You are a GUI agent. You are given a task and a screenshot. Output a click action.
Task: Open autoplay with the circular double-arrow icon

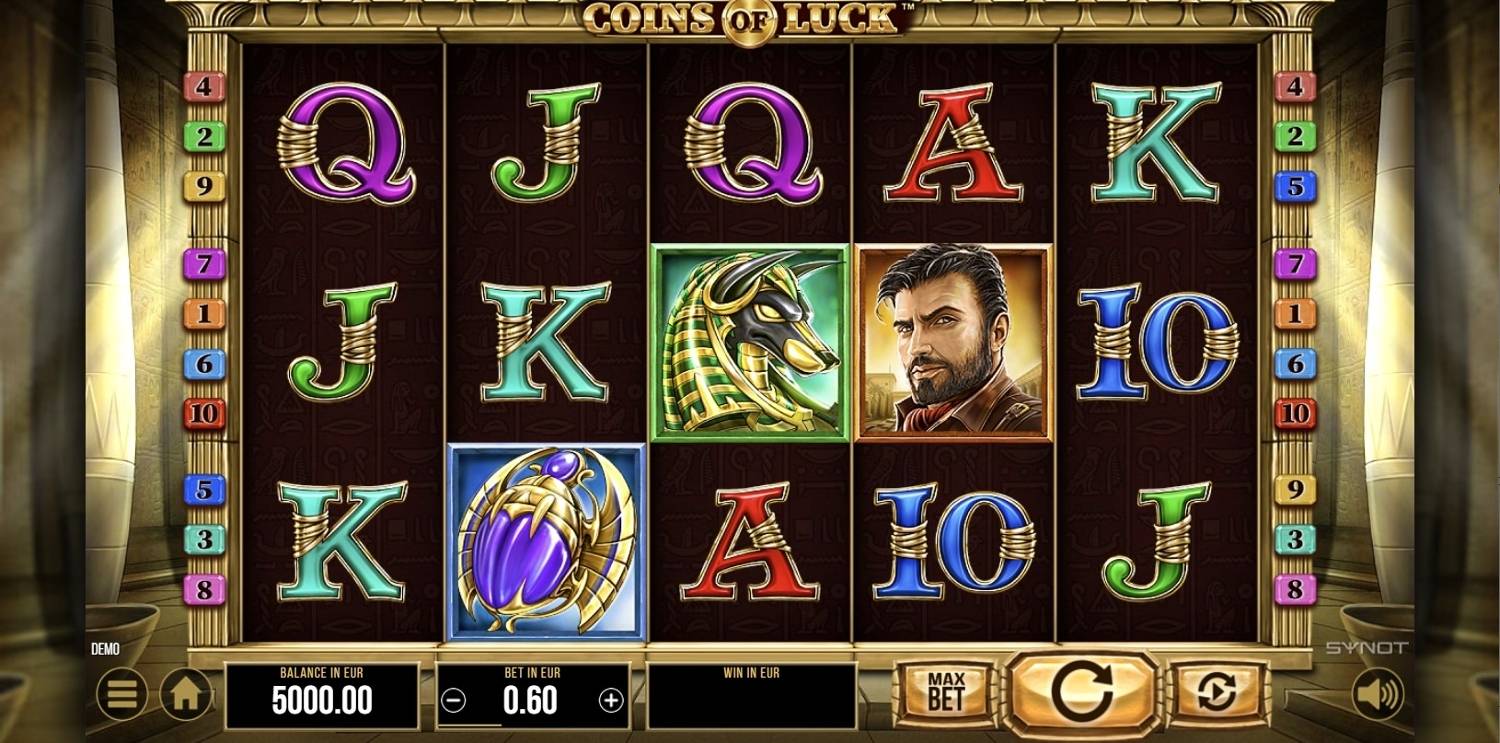[x=1218, y=690]
